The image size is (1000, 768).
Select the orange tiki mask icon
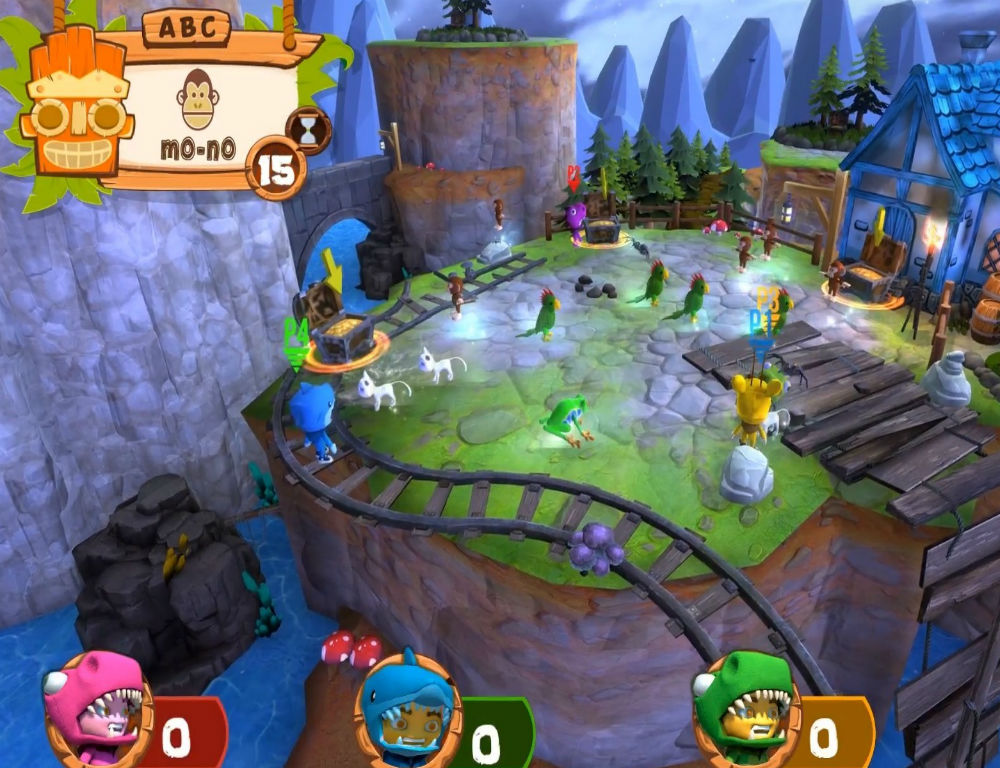click(76, 110)
